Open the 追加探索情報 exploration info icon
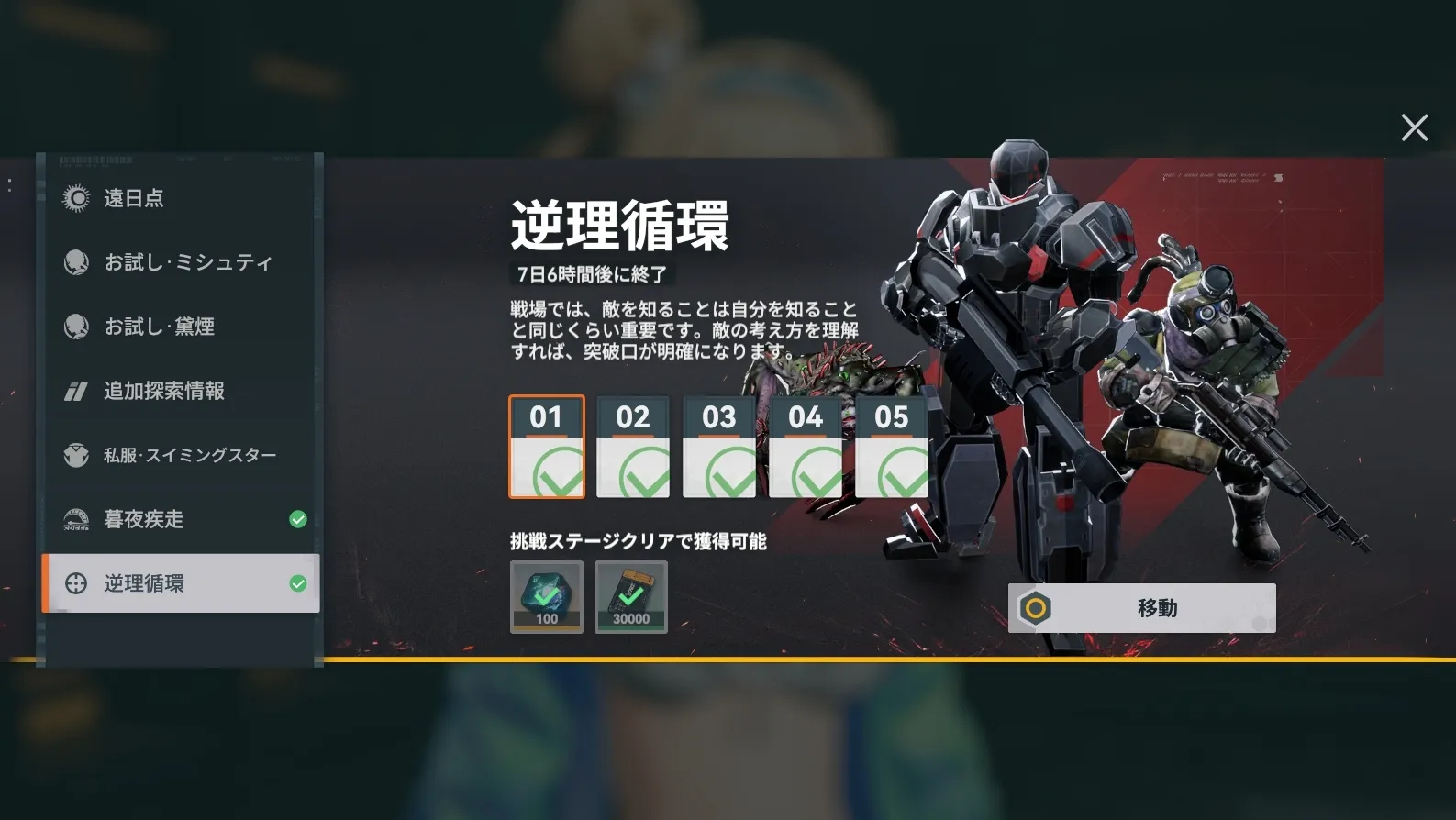The height and width of the screenshot is (820, 1456). click(x=77, y=391)
